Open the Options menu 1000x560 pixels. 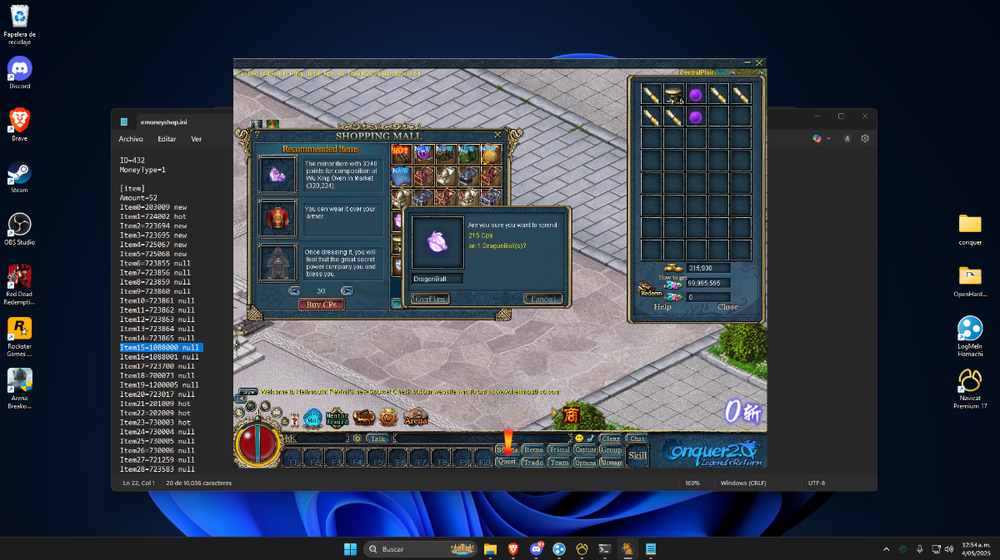585,462
